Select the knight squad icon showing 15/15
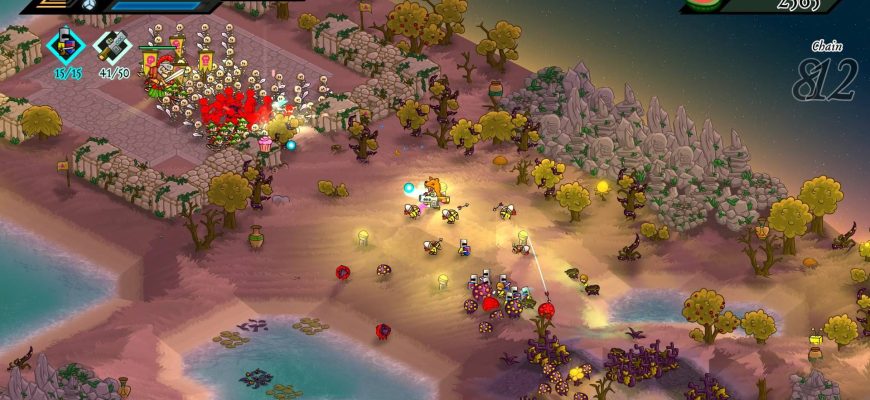Image resolution: width=870 pixels, height=400 pixels. pos(67,46)
